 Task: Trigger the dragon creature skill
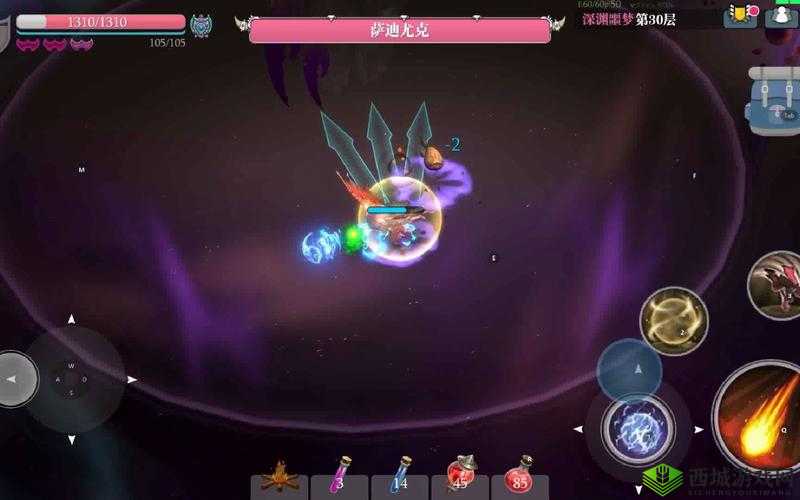tap(777, 284)
